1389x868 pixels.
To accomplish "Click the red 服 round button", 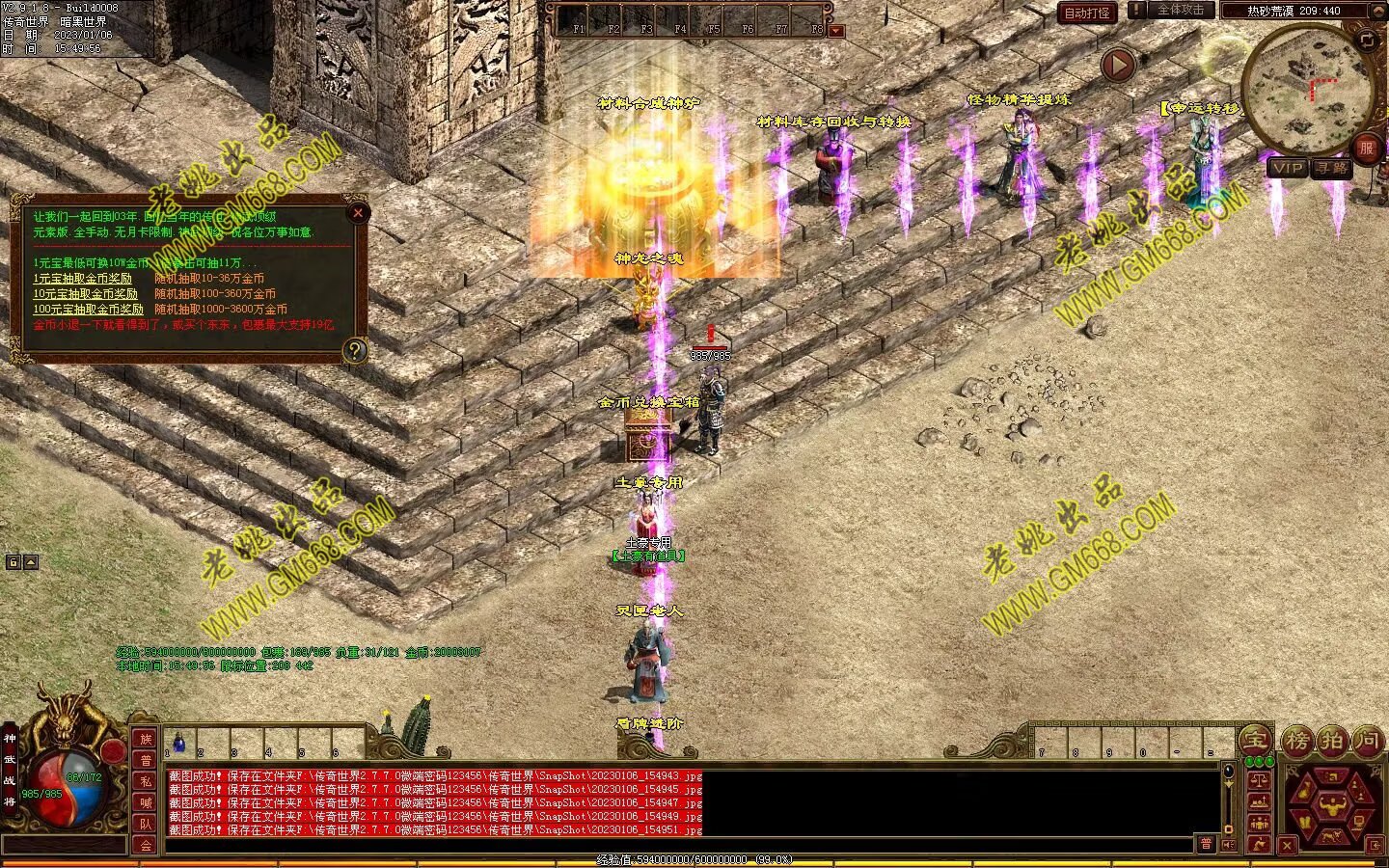I will pos(1366,148).
